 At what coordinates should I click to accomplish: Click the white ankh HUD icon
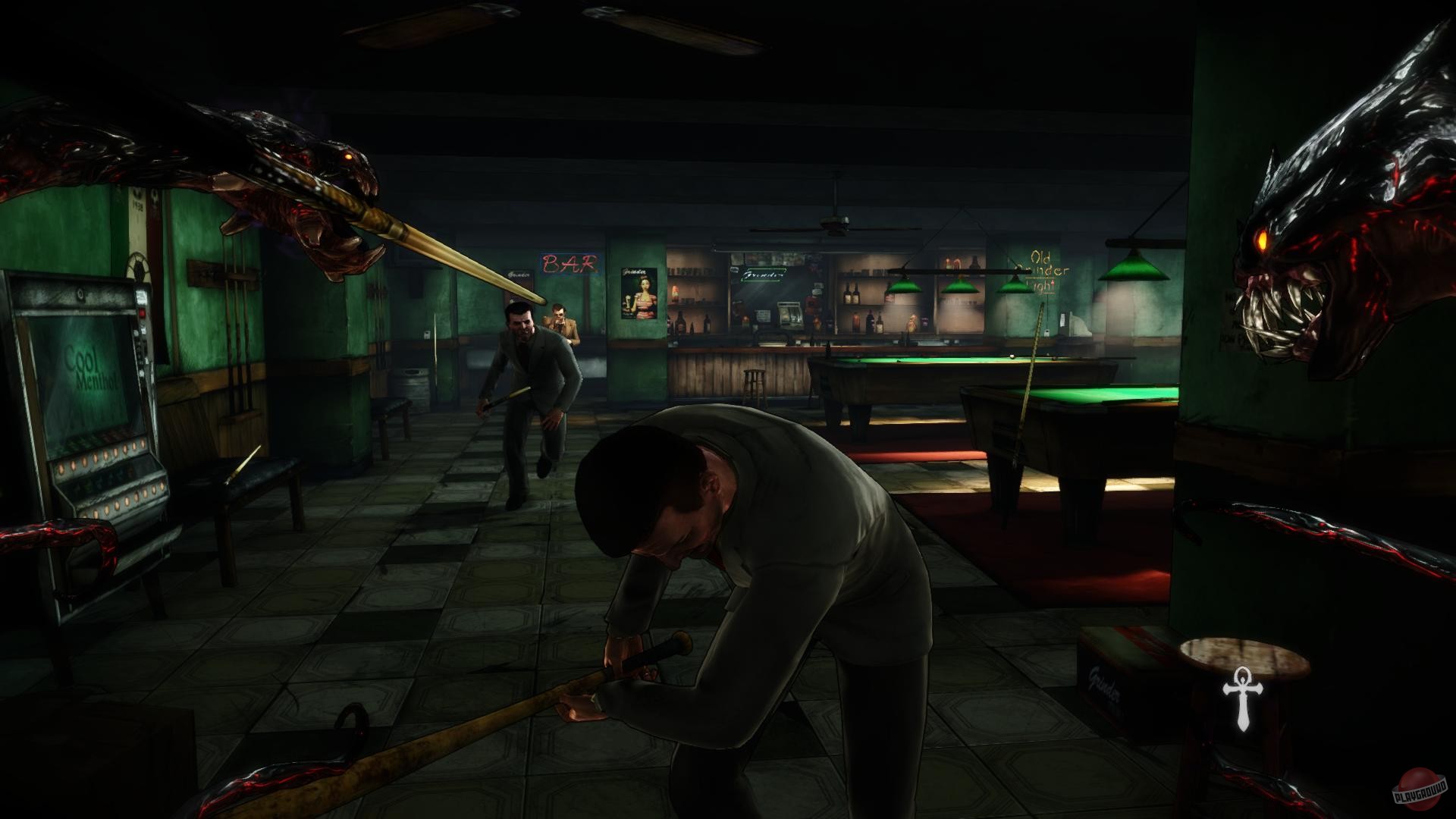click(x=1242, y=697)
